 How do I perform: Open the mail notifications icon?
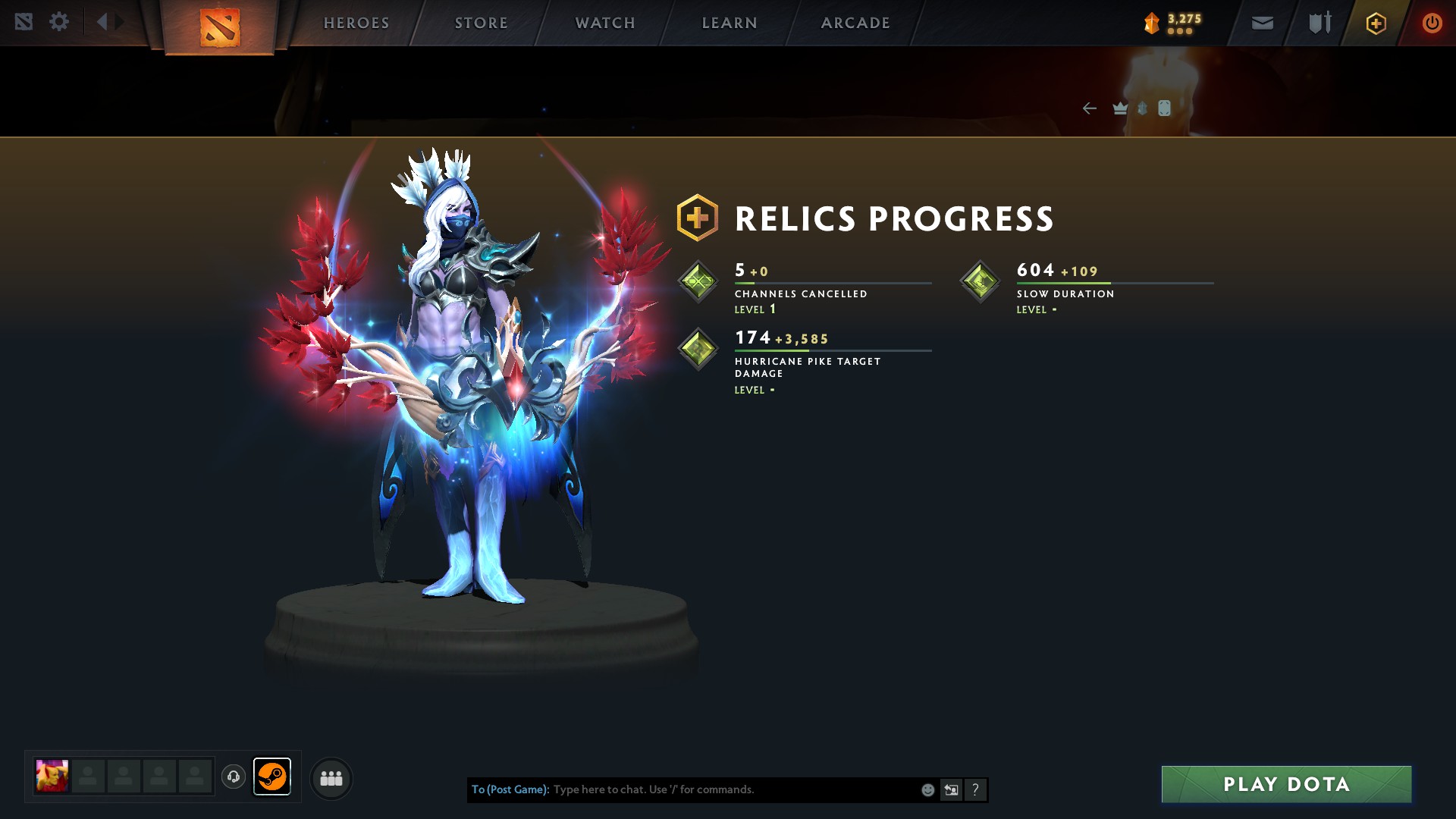click(x=1261, y=23)
